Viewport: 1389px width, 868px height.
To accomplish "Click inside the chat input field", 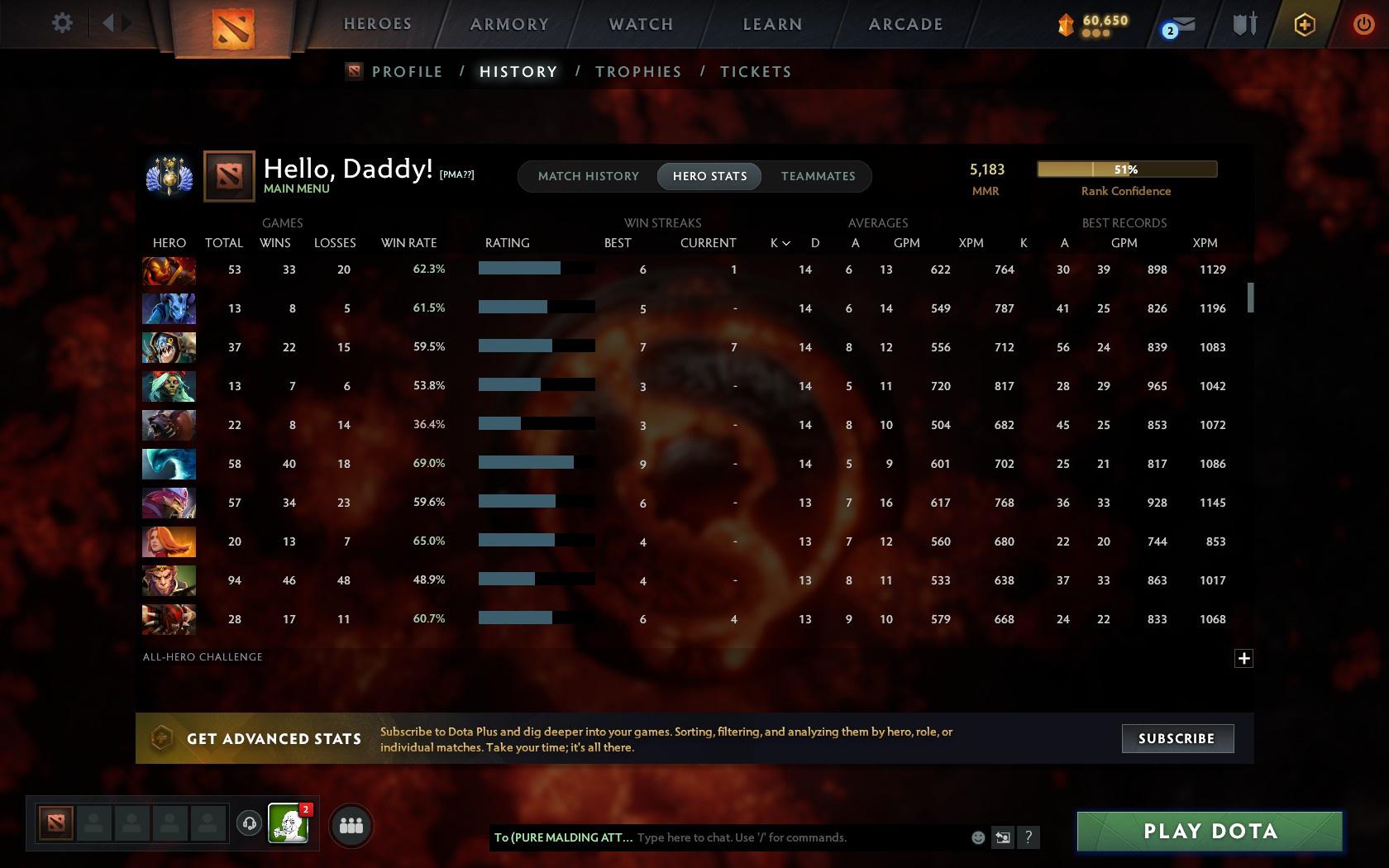I will [785, 837].
